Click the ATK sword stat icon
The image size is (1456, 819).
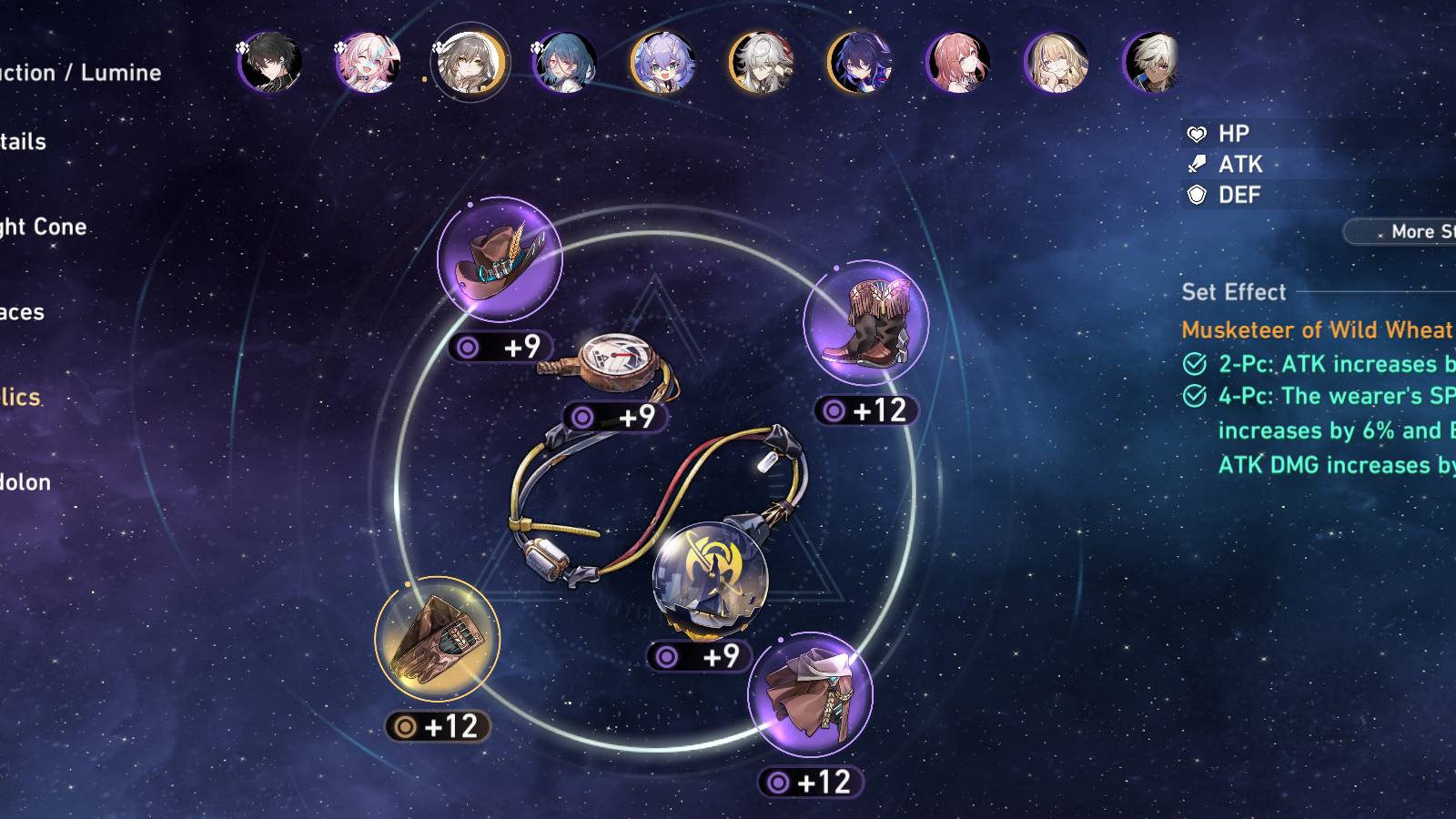[1196, 165]
